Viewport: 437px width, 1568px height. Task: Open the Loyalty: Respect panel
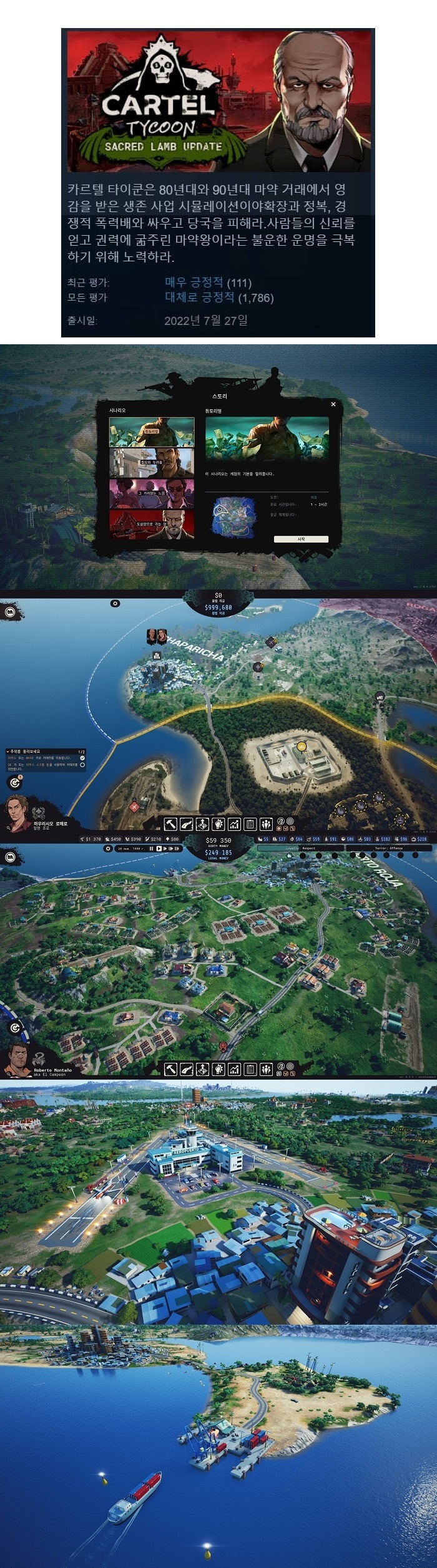[300, 848]
